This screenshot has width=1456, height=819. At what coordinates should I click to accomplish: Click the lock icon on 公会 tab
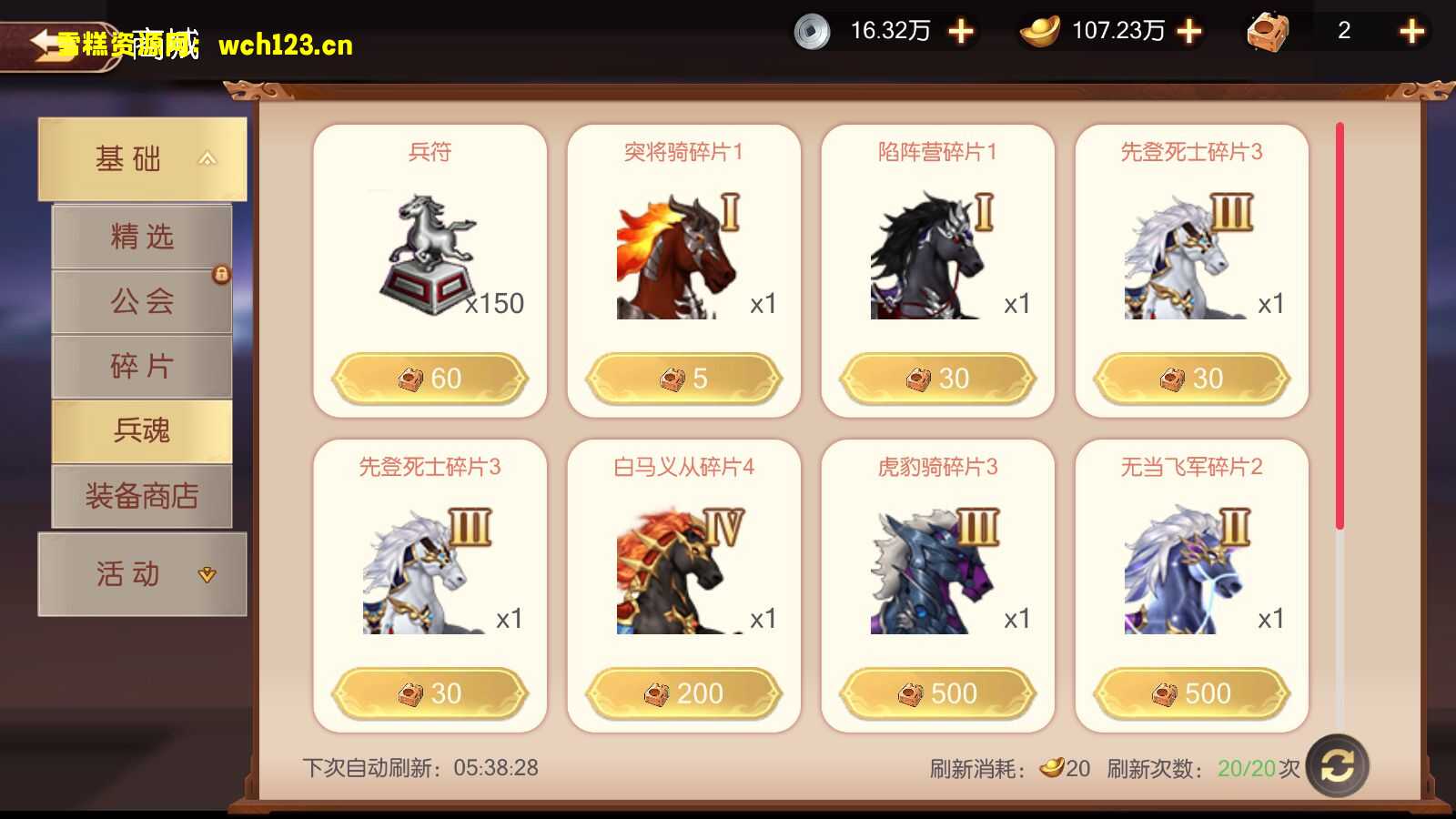tap(221, 276)
